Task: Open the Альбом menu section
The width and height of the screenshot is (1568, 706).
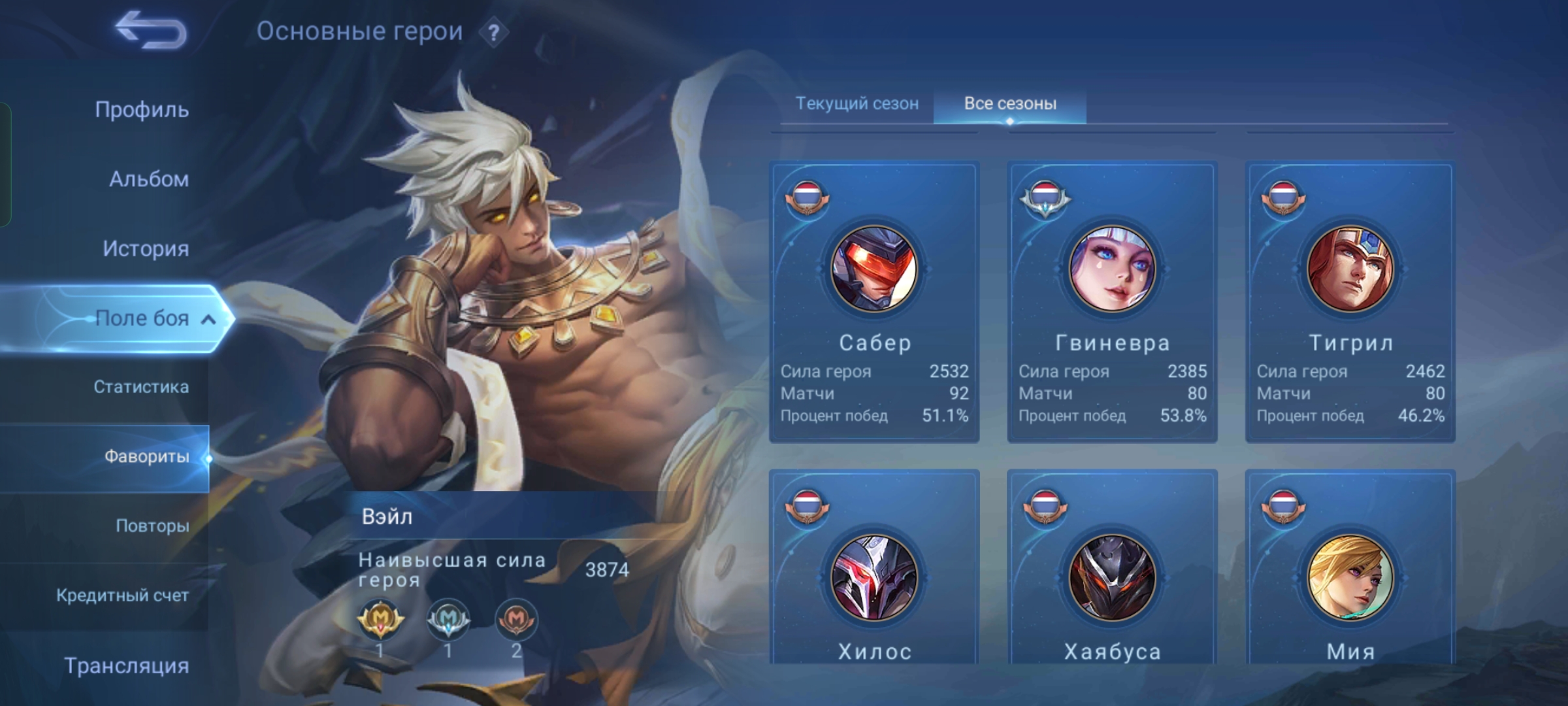Action: point(148,179)
